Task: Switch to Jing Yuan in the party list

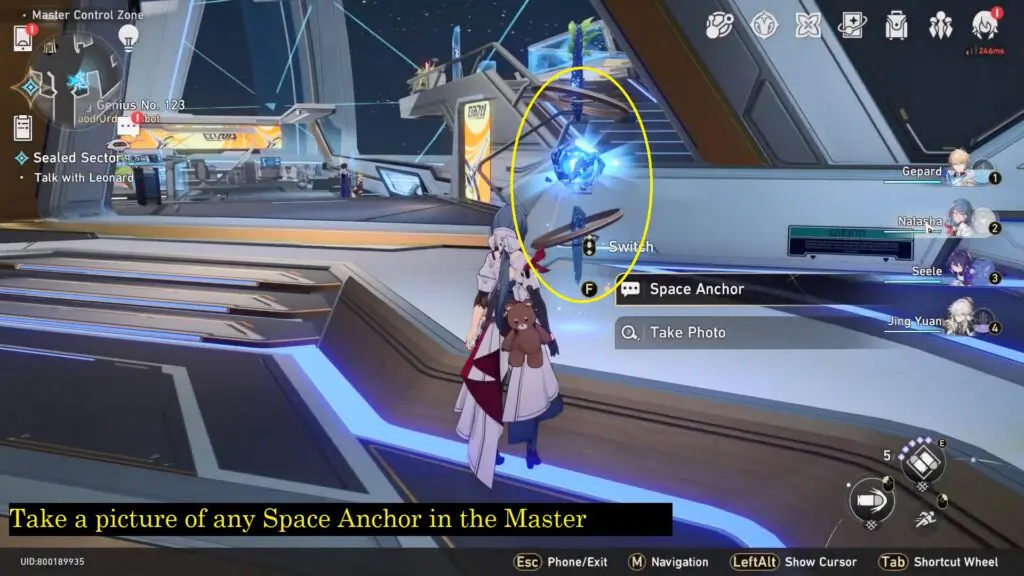Action: (960, 323)
